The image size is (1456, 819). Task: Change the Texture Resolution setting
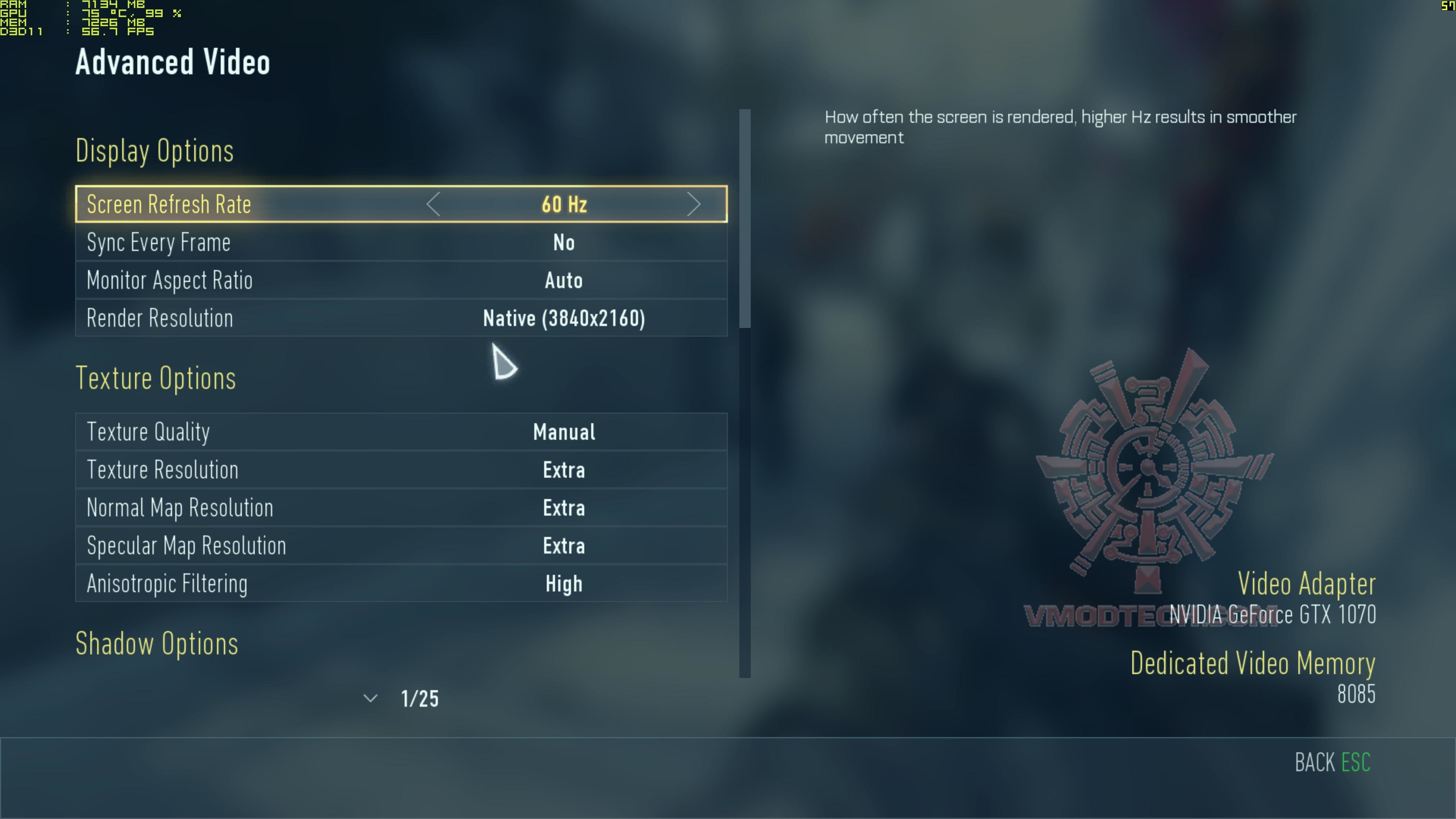[x=401, y=470]
